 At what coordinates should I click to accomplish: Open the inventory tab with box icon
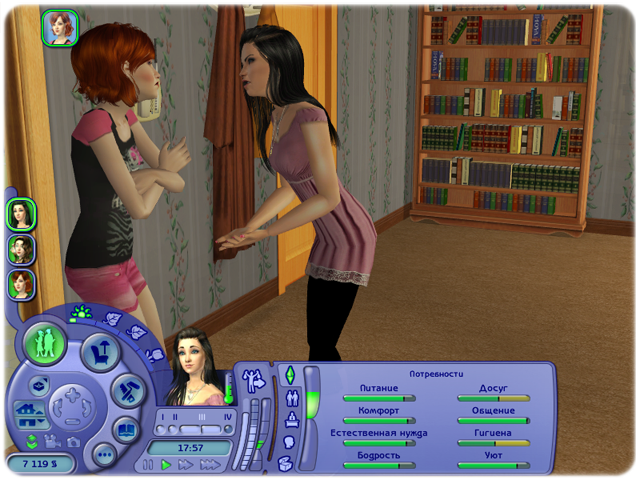[x=285, y=462]
